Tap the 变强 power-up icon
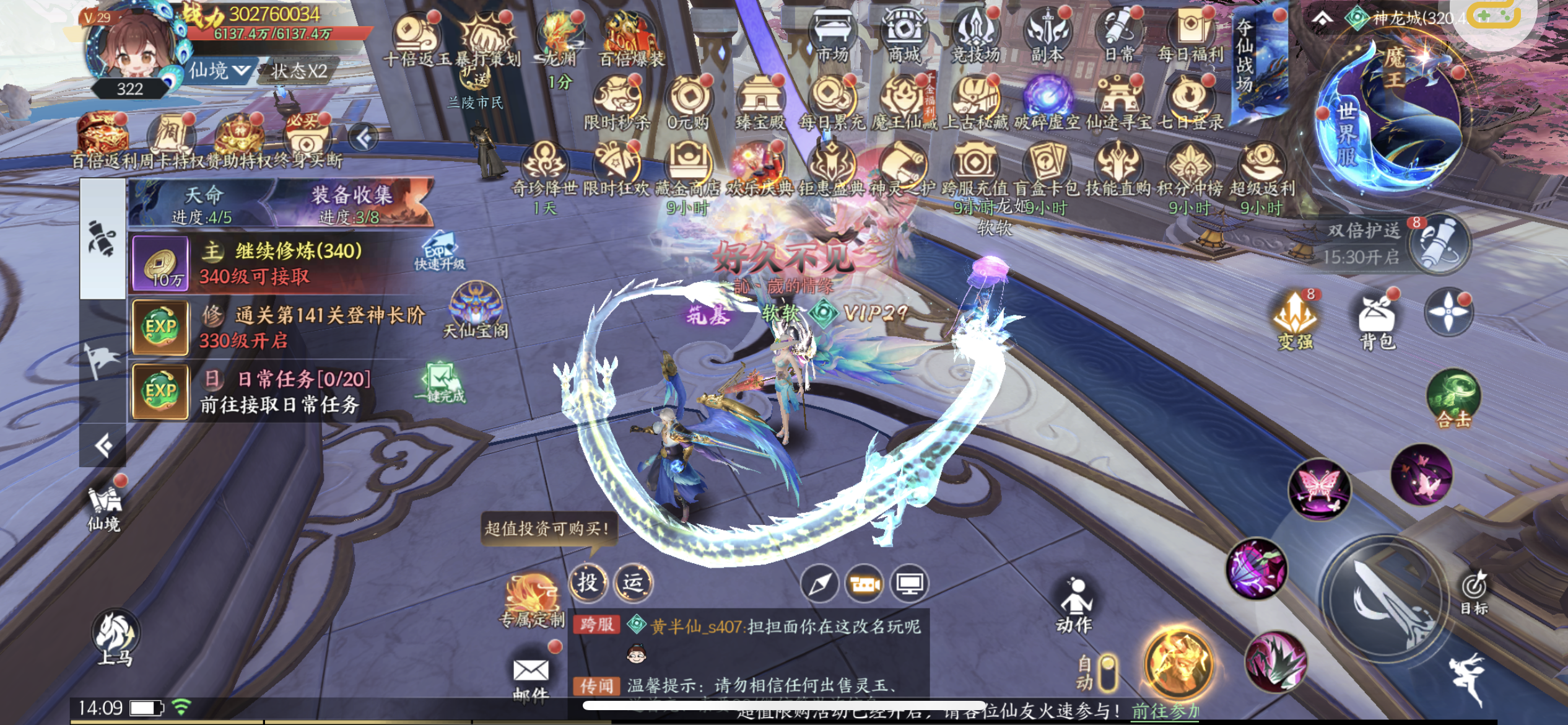 (1295, 320)
